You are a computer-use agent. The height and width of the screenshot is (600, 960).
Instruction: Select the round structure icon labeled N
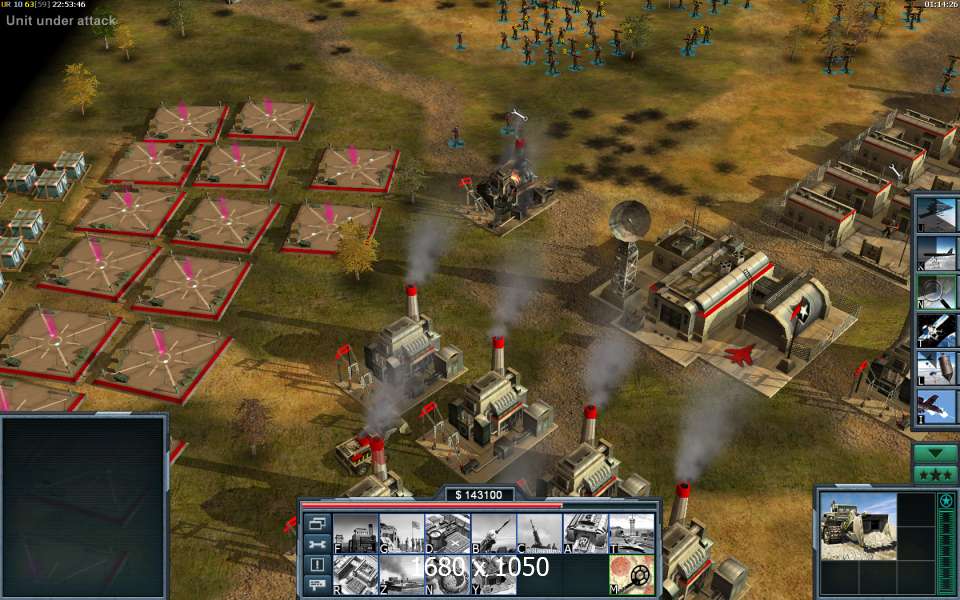click(447, 575)
